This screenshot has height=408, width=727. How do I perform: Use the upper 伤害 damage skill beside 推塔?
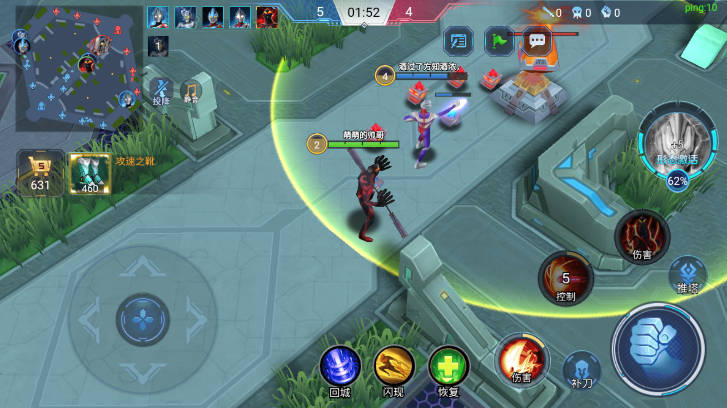click(641, 235)
